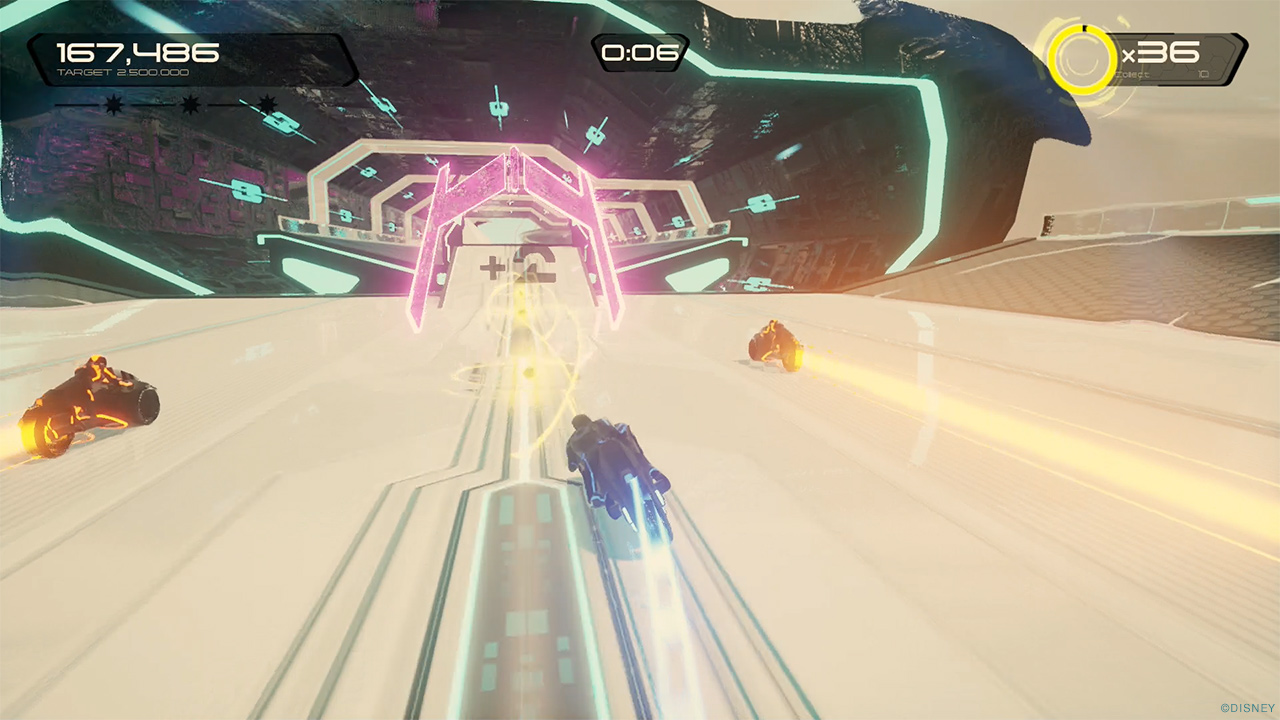Select the third star milestone marker

[268, 103]
